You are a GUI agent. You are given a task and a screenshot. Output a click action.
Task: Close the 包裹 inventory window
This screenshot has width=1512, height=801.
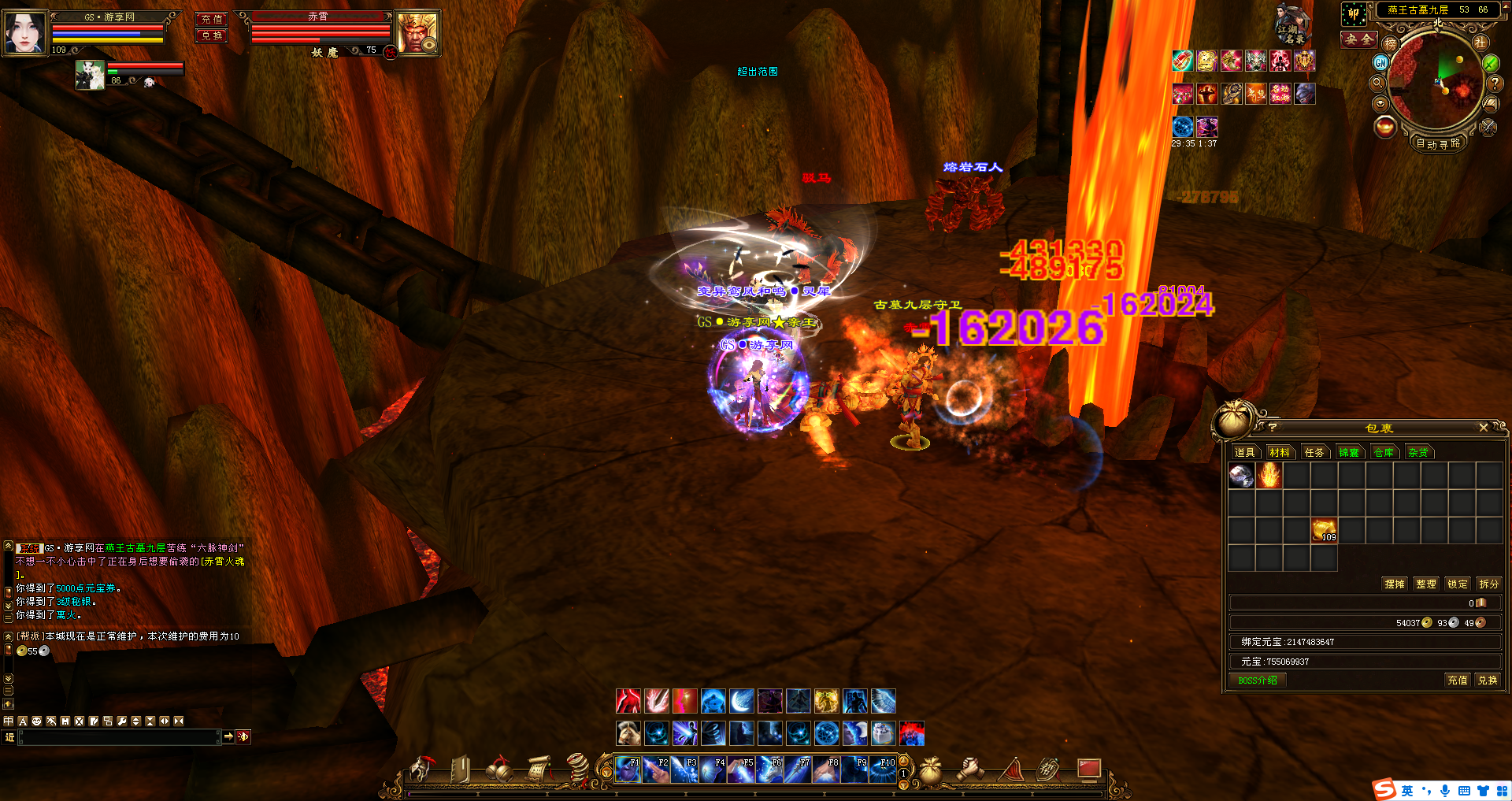click(1483, 428)
